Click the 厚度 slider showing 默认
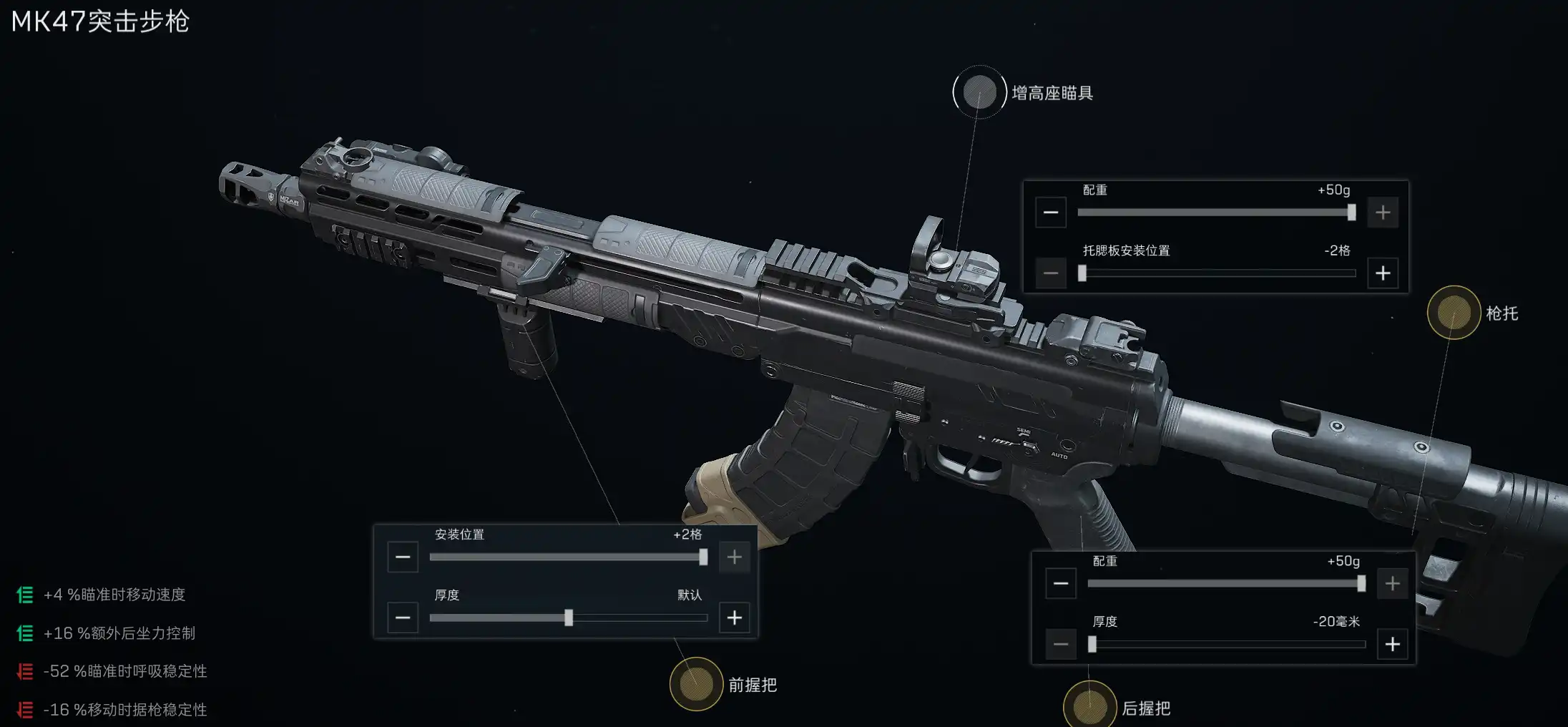Screen dimensions: 1568x727 [x=568, y=618]
